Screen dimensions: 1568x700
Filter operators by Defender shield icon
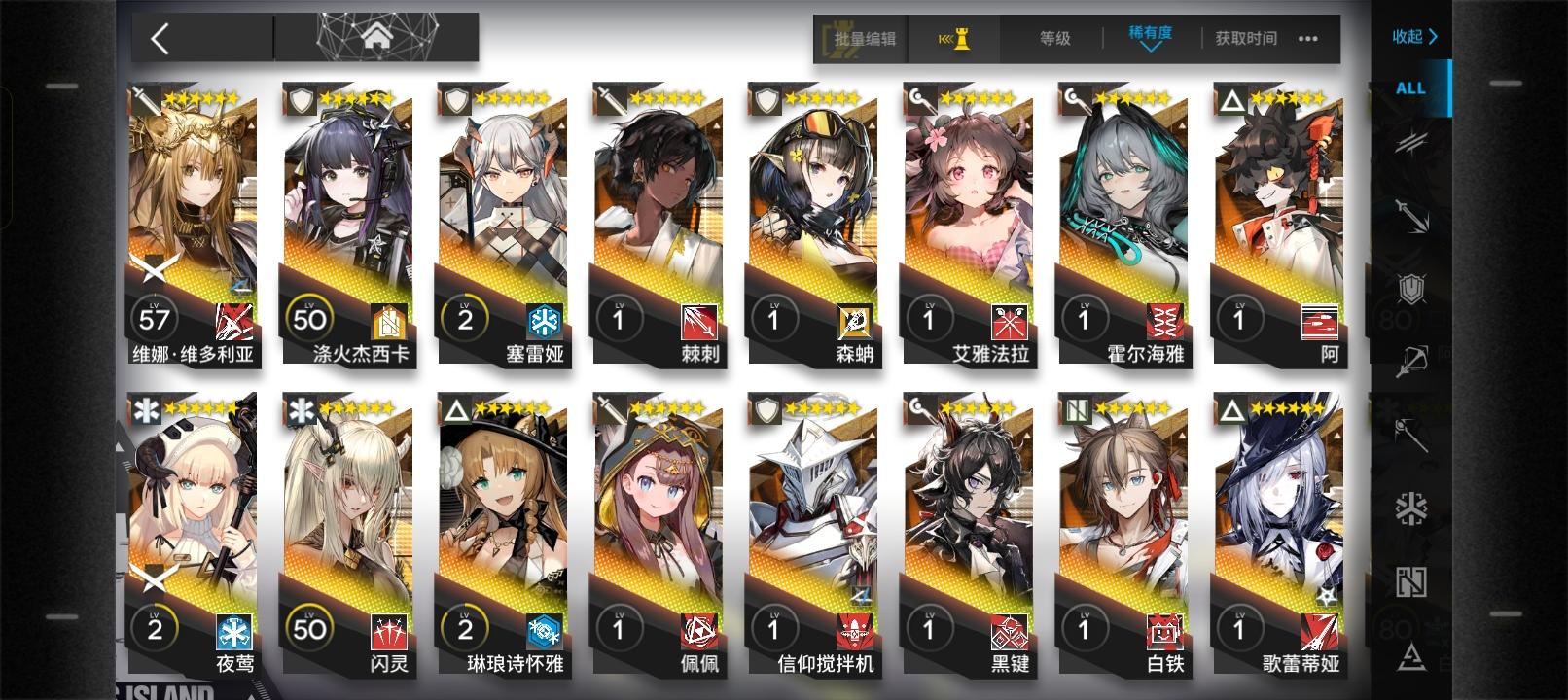point(1410,290)
